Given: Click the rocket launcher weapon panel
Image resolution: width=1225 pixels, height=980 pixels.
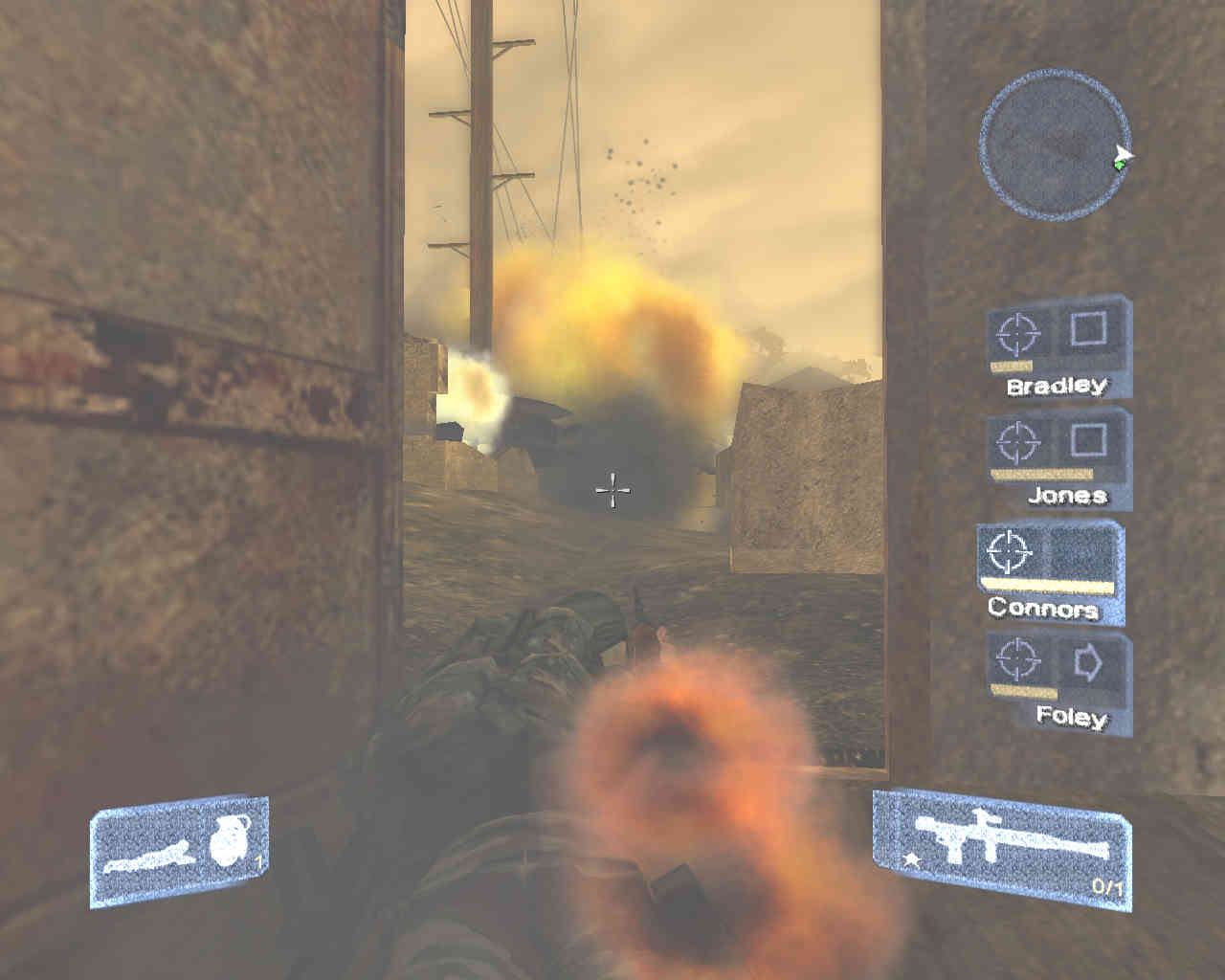Looking at the screenshot, I should click(1002, 849).
